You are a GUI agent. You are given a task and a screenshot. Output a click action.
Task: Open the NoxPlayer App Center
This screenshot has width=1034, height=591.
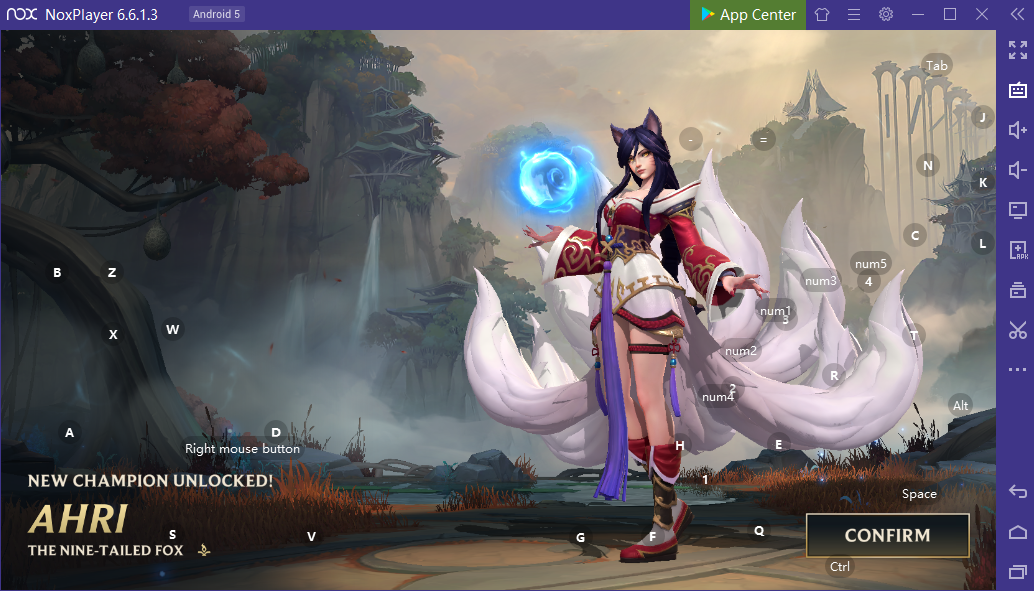coord(747,15)
